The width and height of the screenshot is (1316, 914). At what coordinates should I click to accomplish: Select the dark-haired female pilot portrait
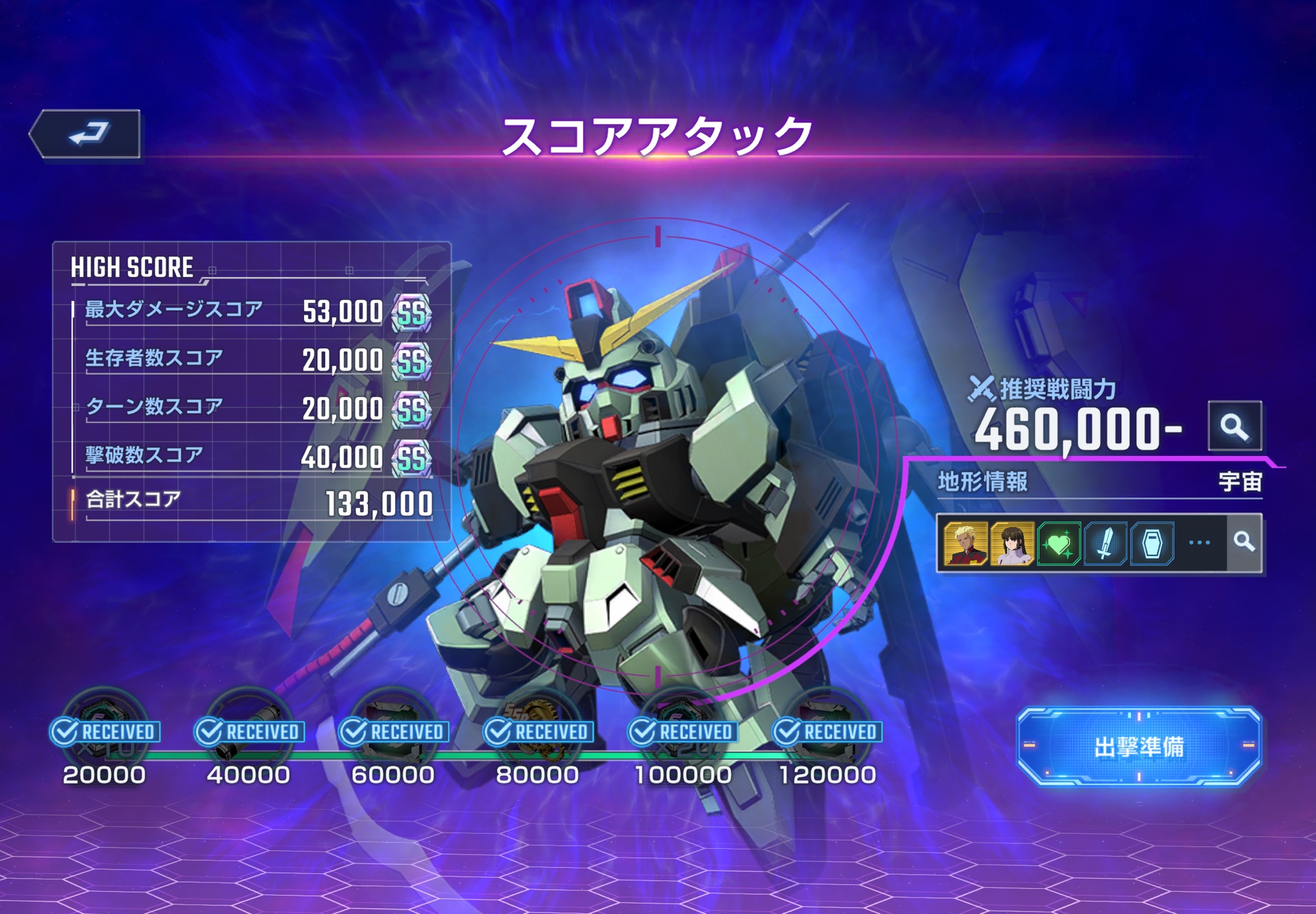click(1012, 544)
